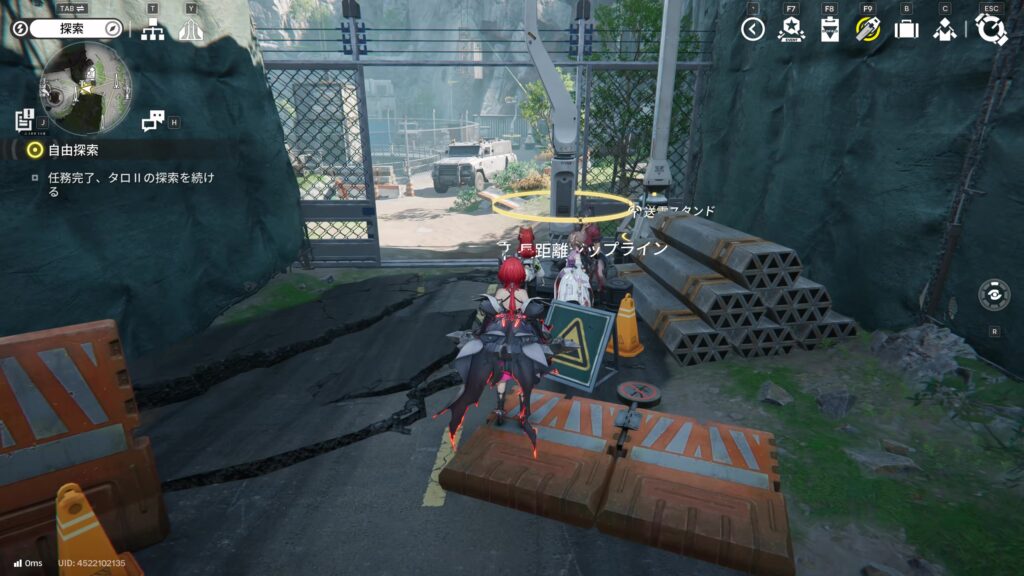Open the clipboard icon with triangle
The height and width of the screenshot is (576, 1024).
point(829,30)
